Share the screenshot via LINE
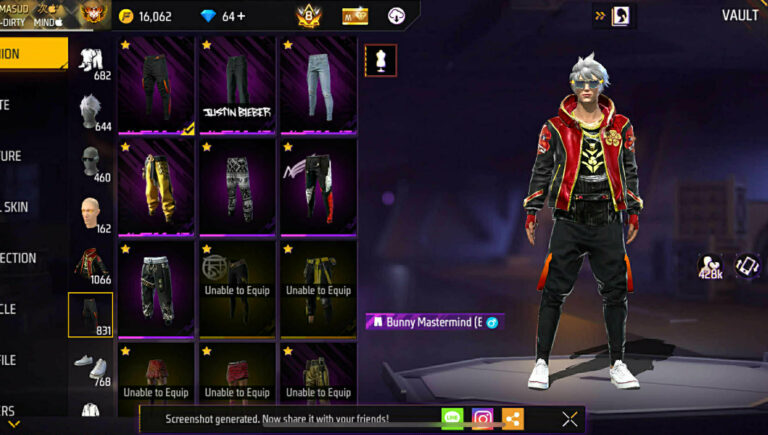768x435 pixels. coord(452,419)
